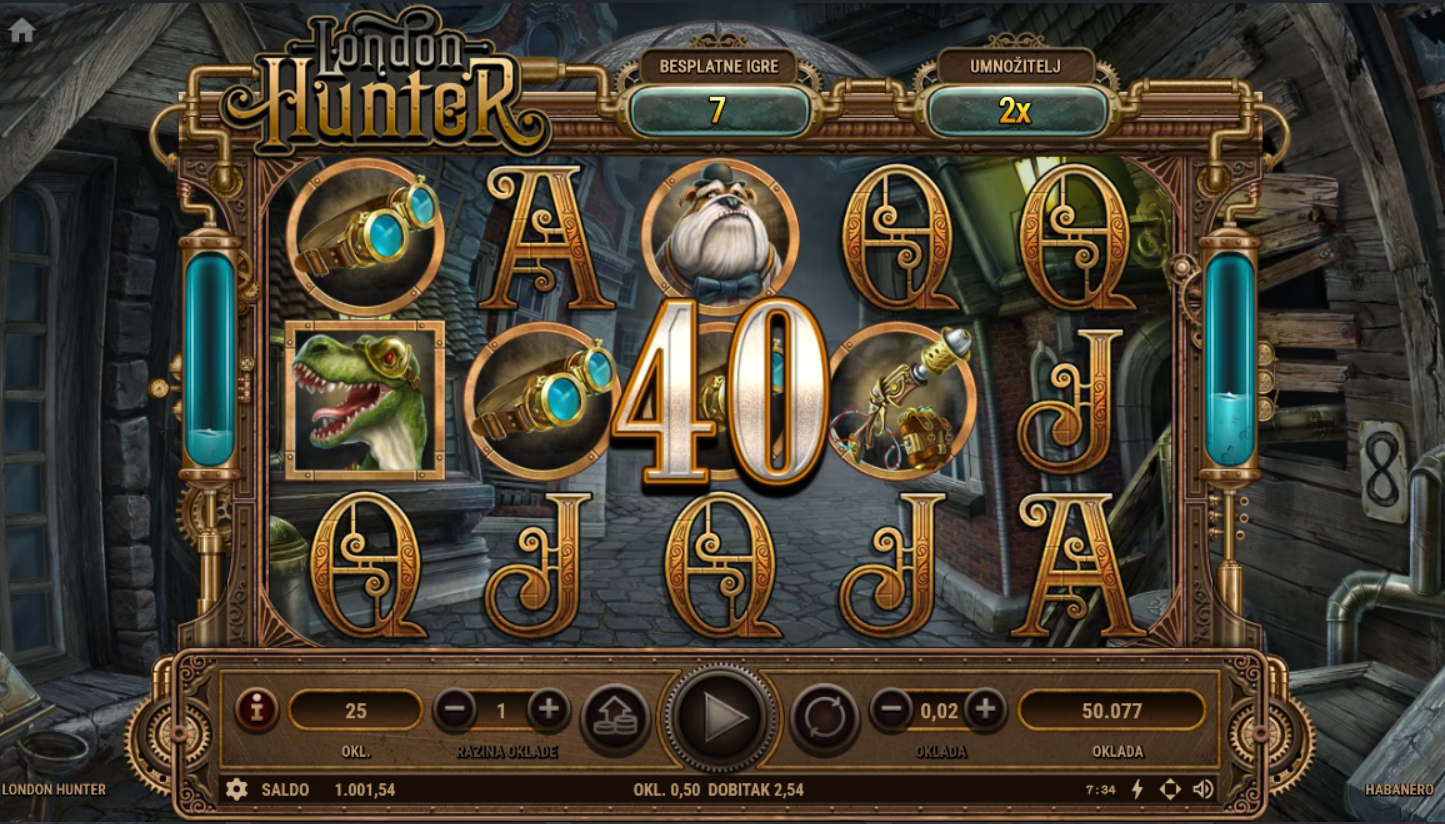Increase the bet level with plus

click(x=548, y=711)
